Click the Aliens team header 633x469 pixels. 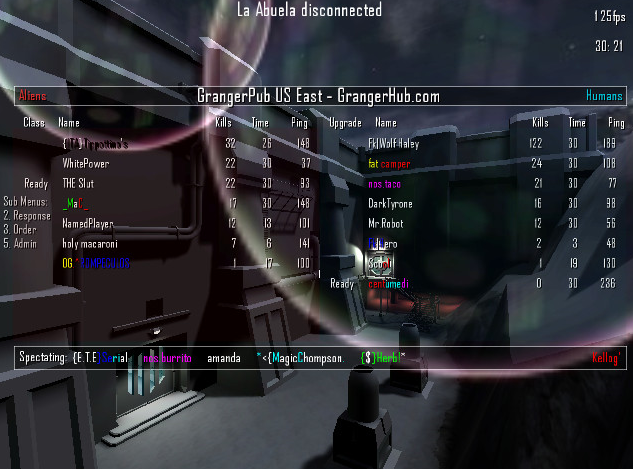[32, 96]
